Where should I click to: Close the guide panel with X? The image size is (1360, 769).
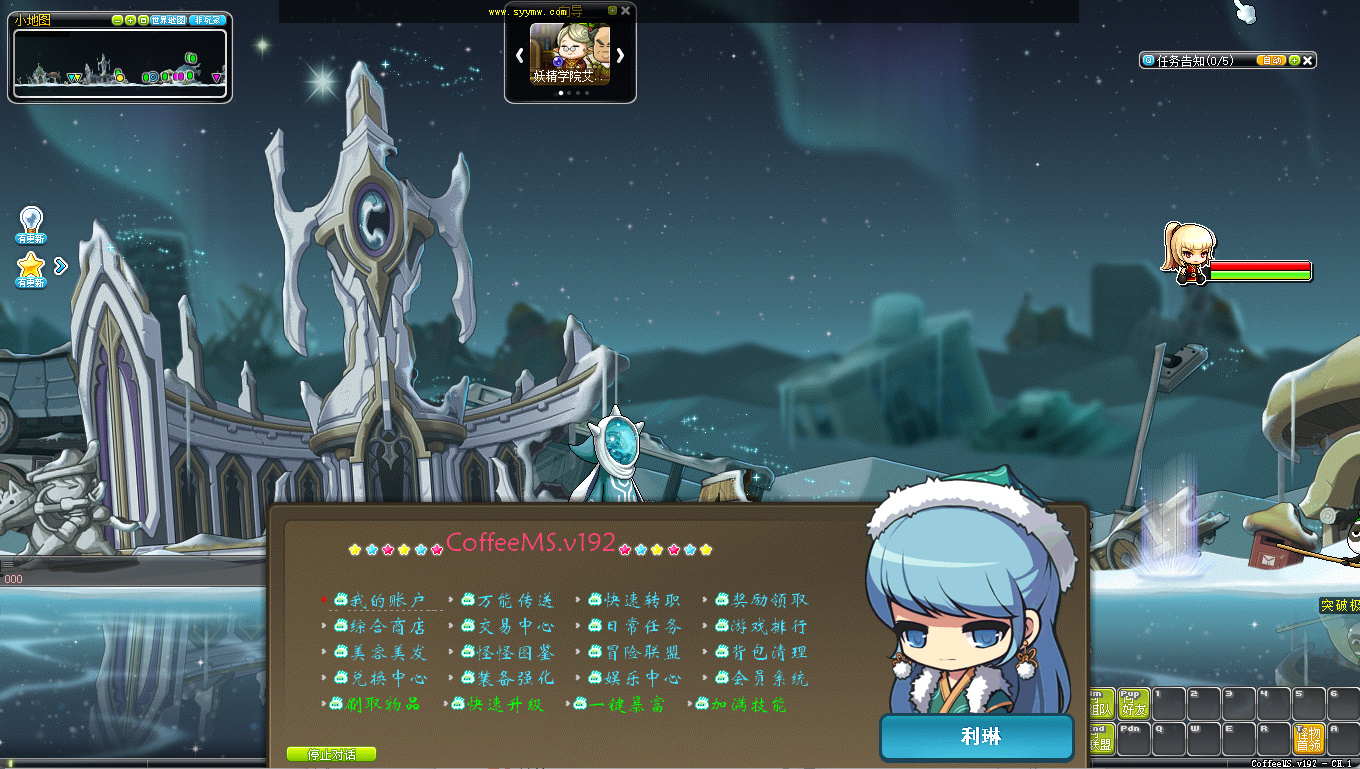(x=626, y=10)
